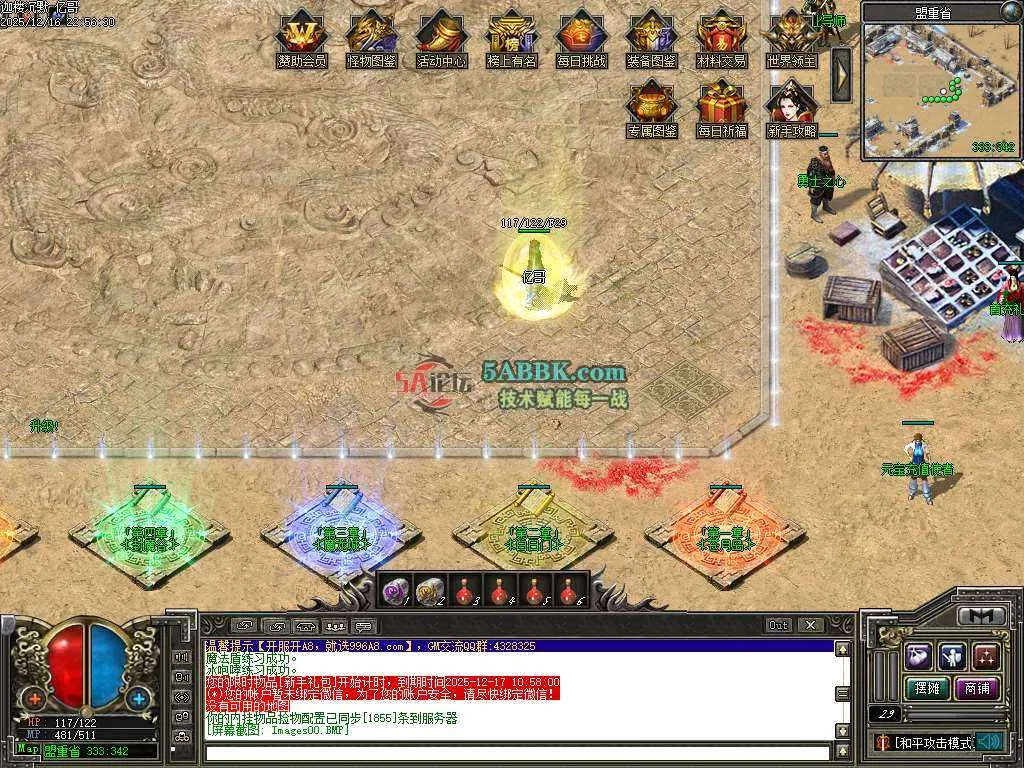Show the 榜上有名 rankings
1024x768 pixels.
[511, 36]
